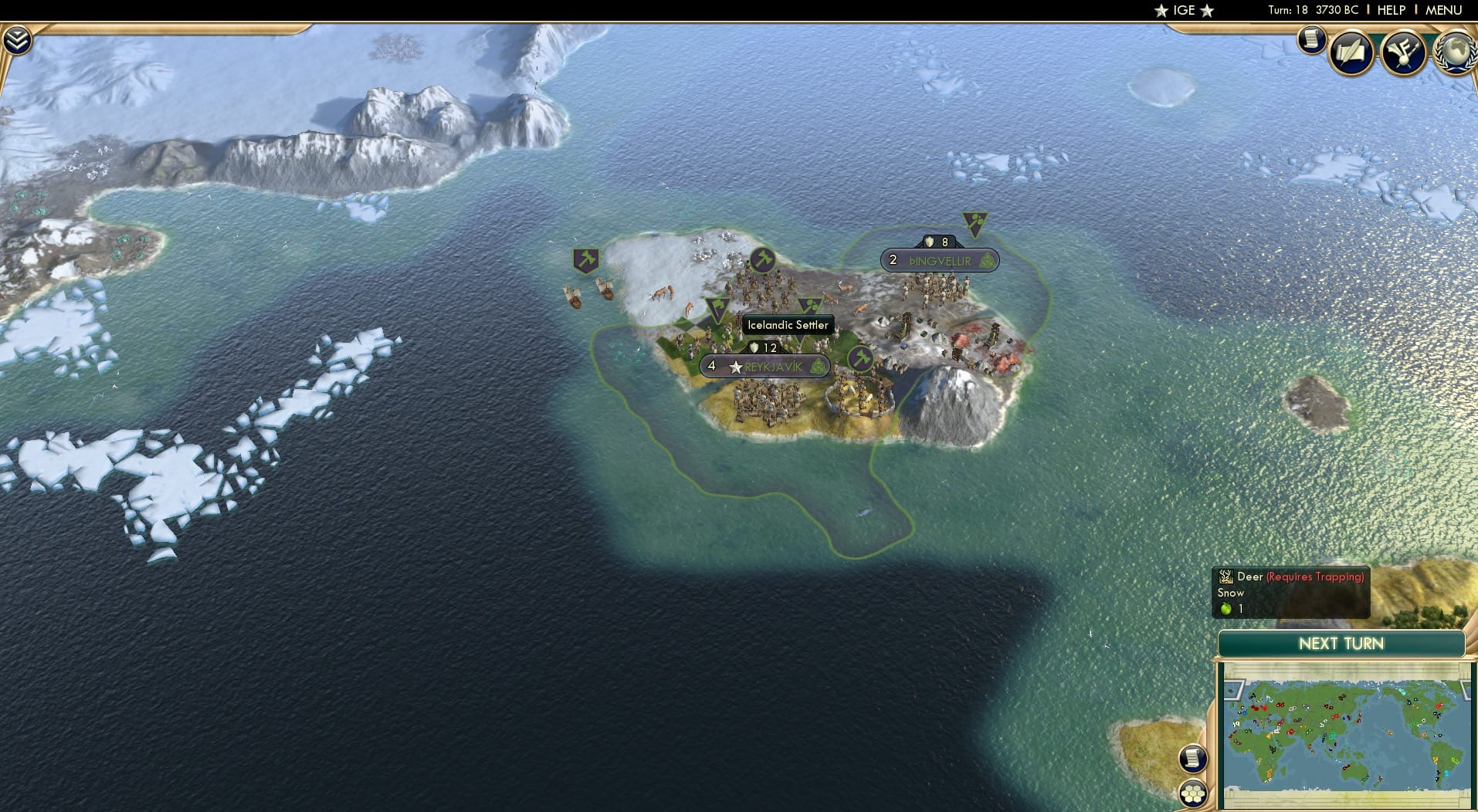Open map options scroll near the minimap

pyautogui.click(x=1192, y=760)
